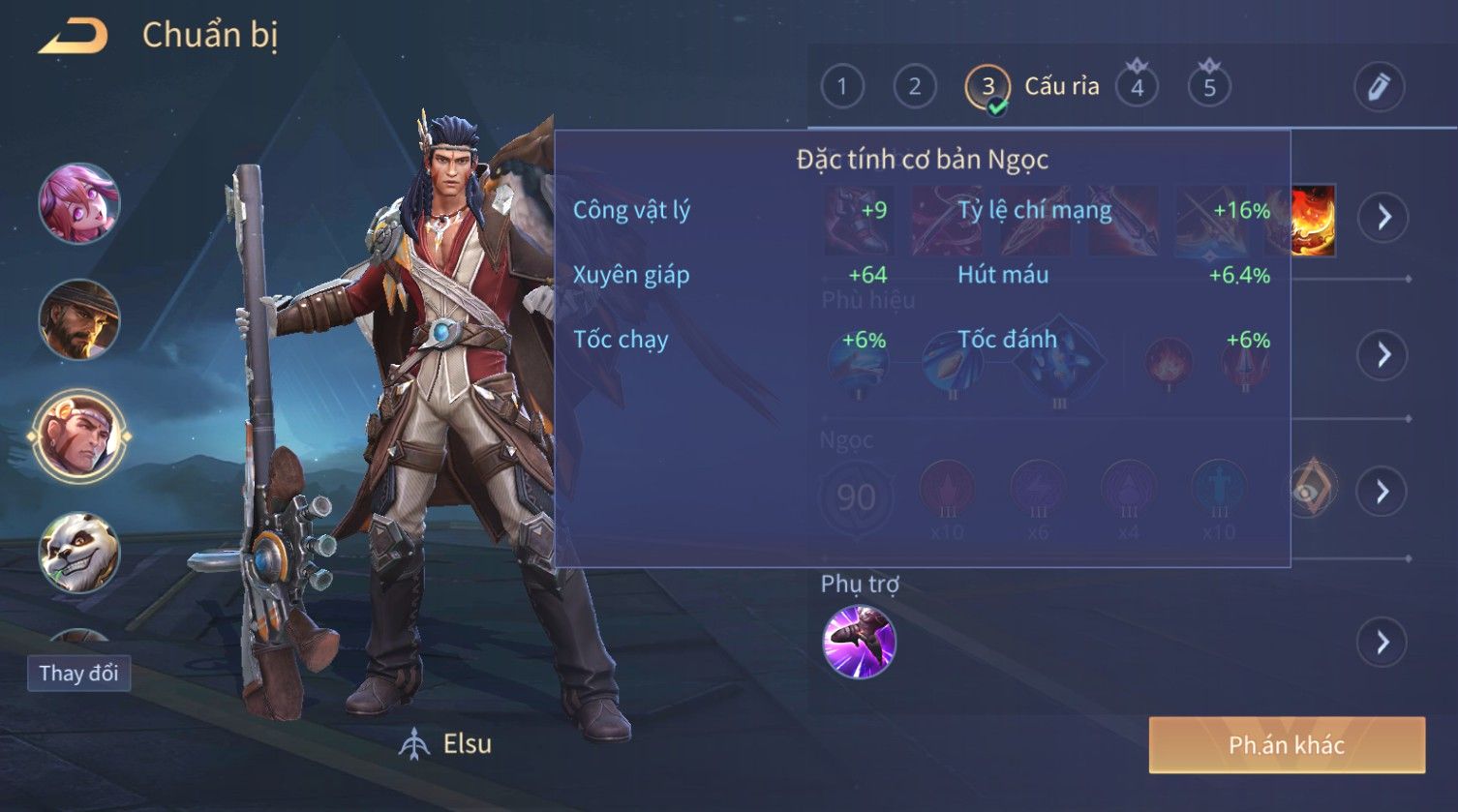Open the Phù hiệu details arrow

[1383, 355]
